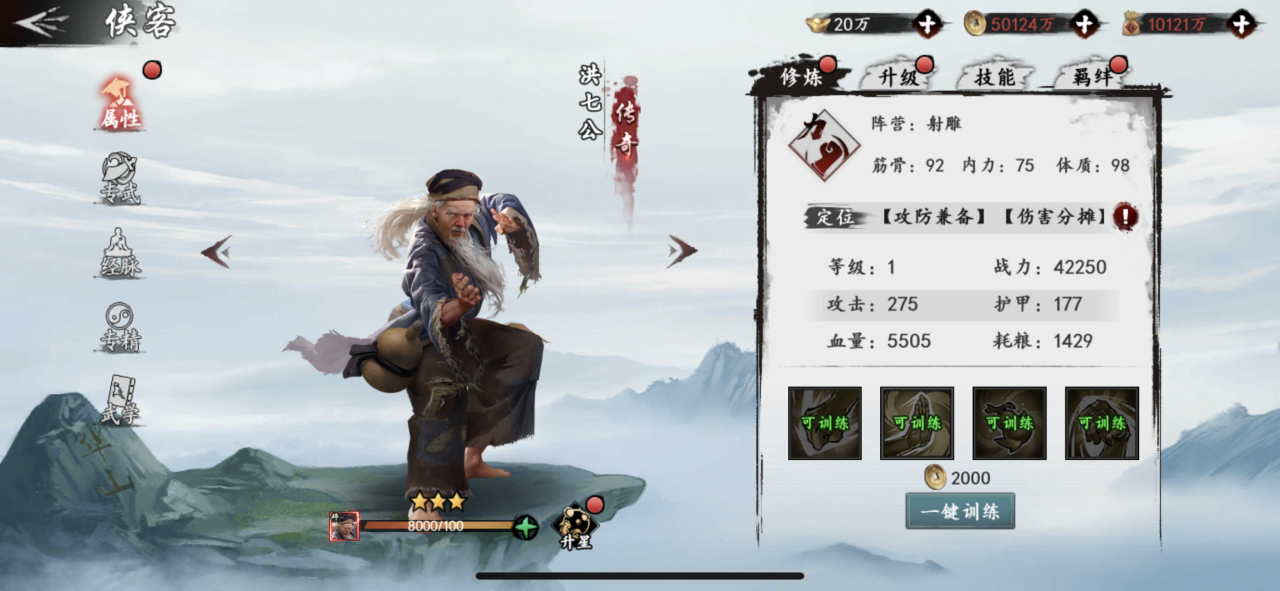Open the 武学 martial arts section
Image resolution: width=1280 pixels, height=591 pixels.
pos(120,400)
